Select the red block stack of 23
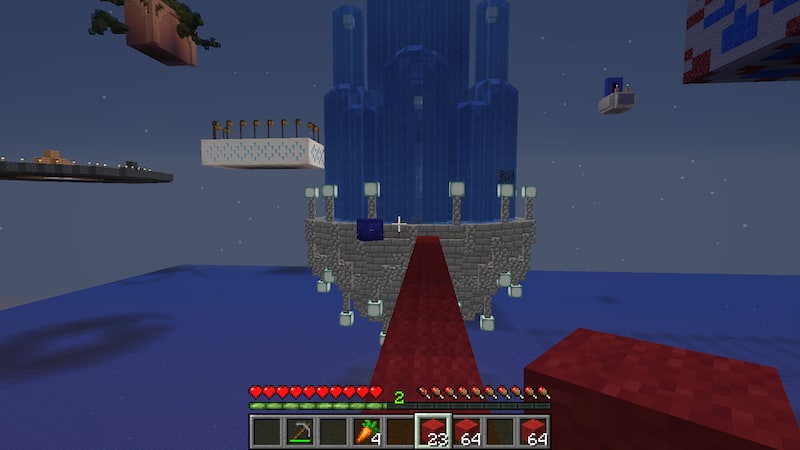Image resolution: width=800 pixels, height=450 pixels. coord(433,431)
